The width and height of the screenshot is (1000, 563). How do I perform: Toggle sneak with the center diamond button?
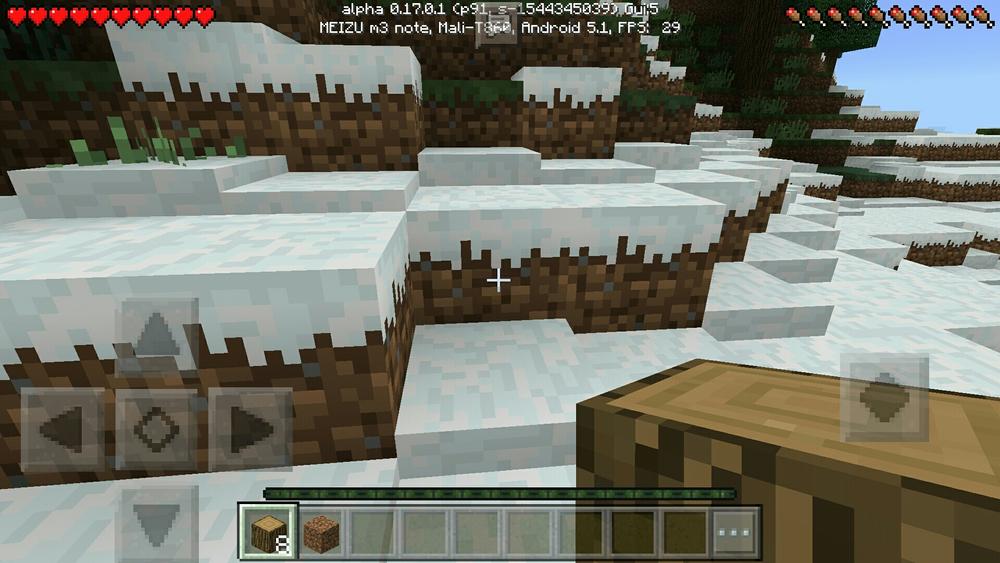coord(156,429)
